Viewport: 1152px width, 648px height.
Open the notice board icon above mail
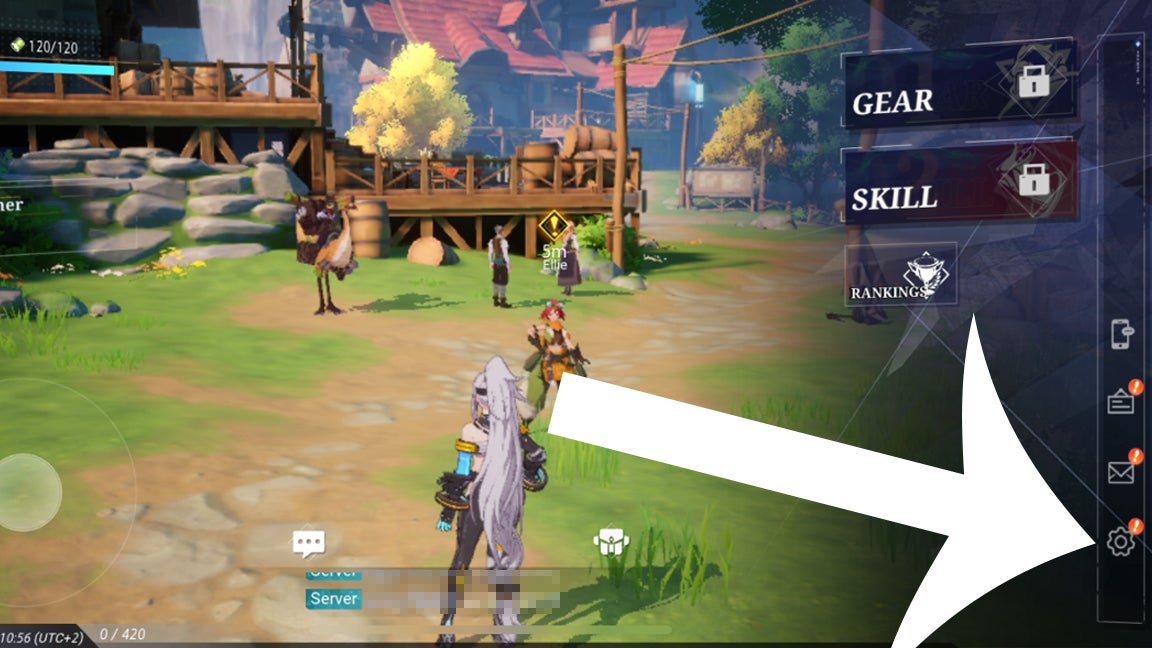tap(1121, 402)
